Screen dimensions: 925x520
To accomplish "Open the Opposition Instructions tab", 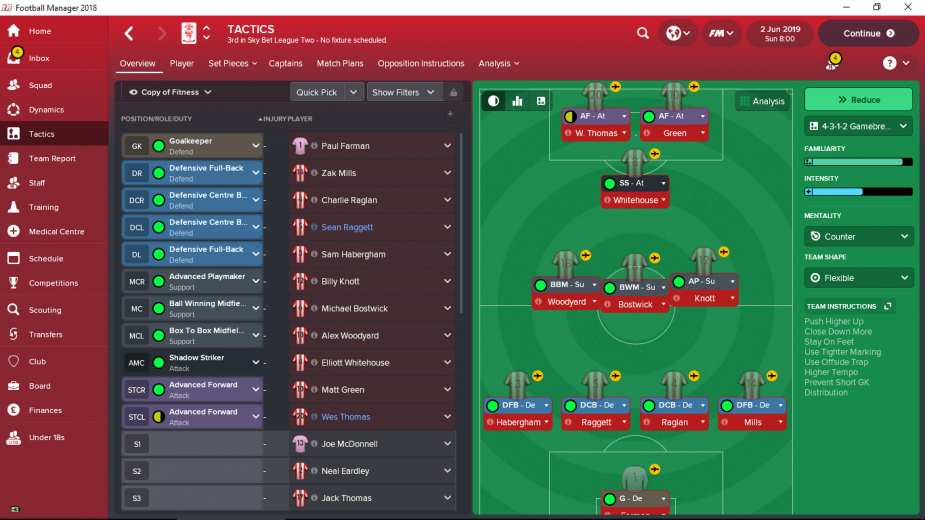I will tap(421, 64).
